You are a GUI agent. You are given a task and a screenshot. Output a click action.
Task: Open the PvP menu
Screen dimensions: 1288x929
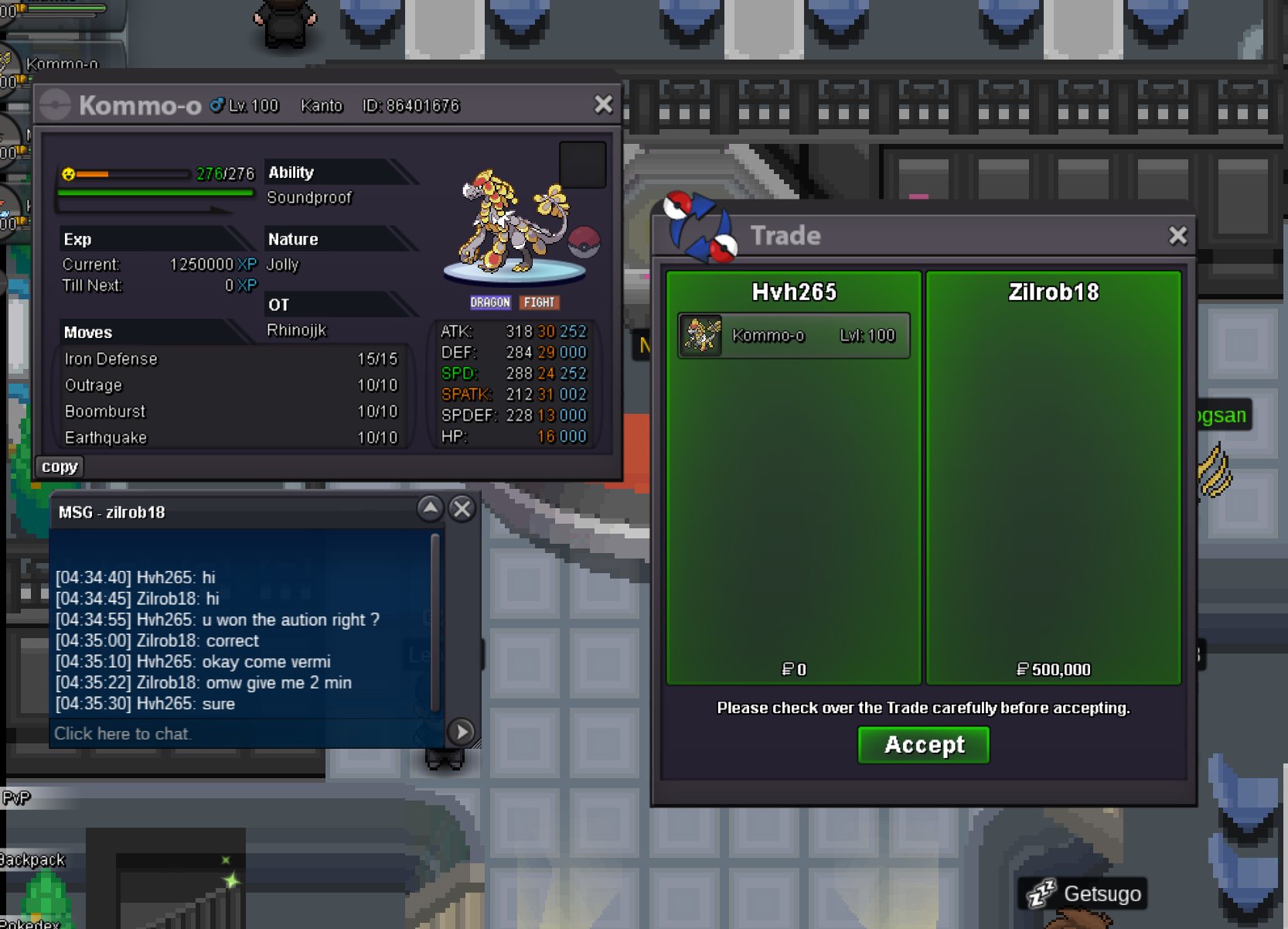pyautogui.click(x=15, y=798)
